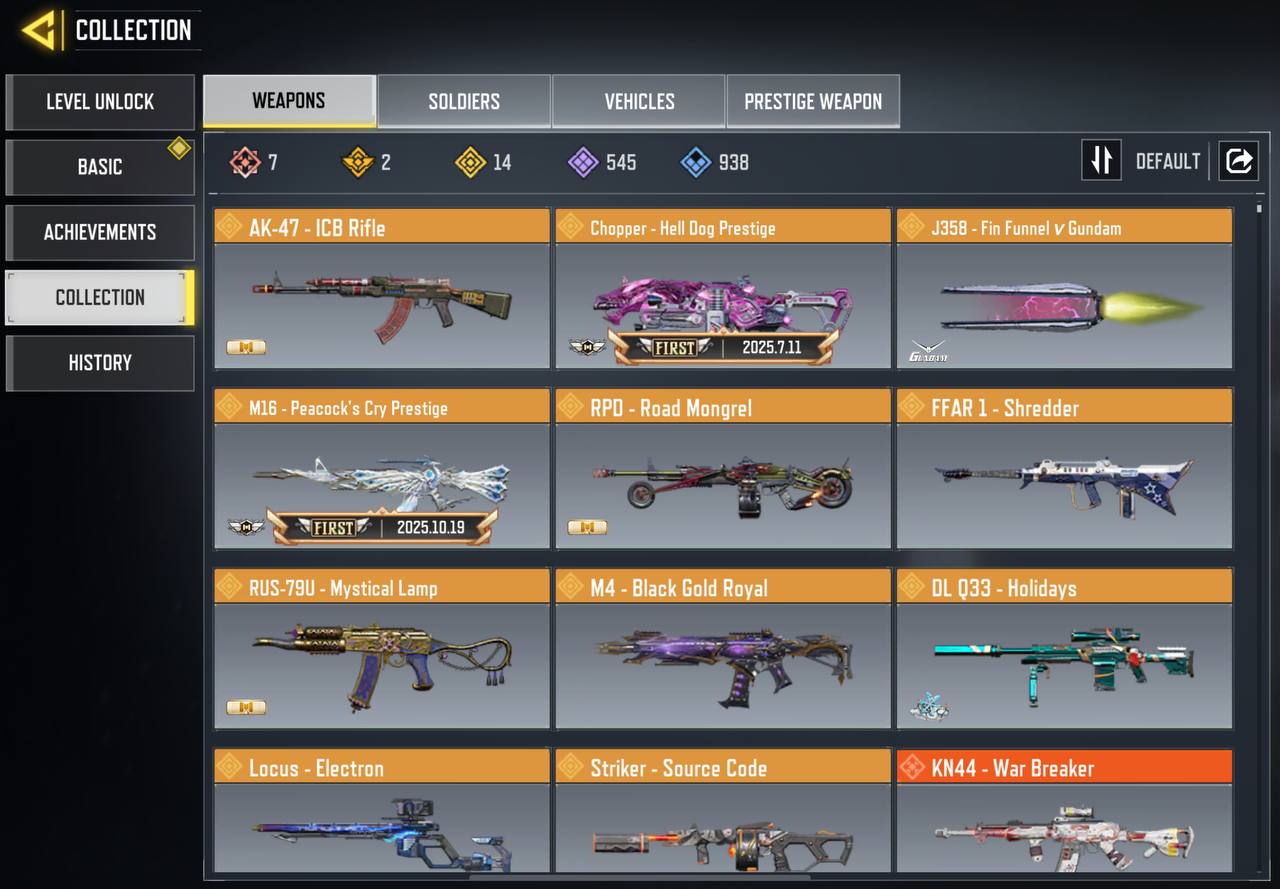Choose the M4 Black Gold Royal card

(x=723, y=649)
